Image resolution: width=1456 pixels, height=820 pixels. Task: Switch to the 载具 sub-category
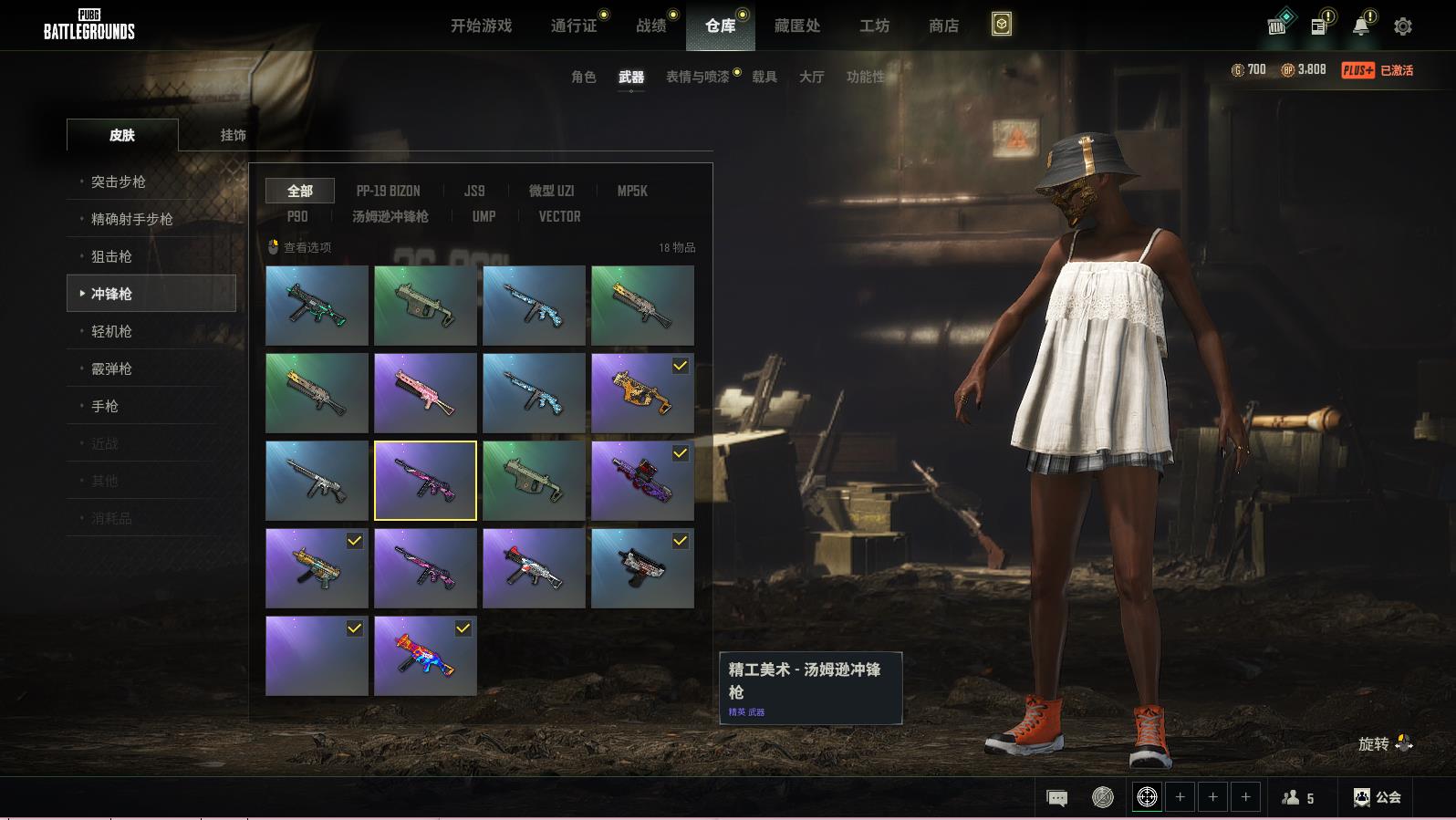pyautogui.click(x=764, y=77)
